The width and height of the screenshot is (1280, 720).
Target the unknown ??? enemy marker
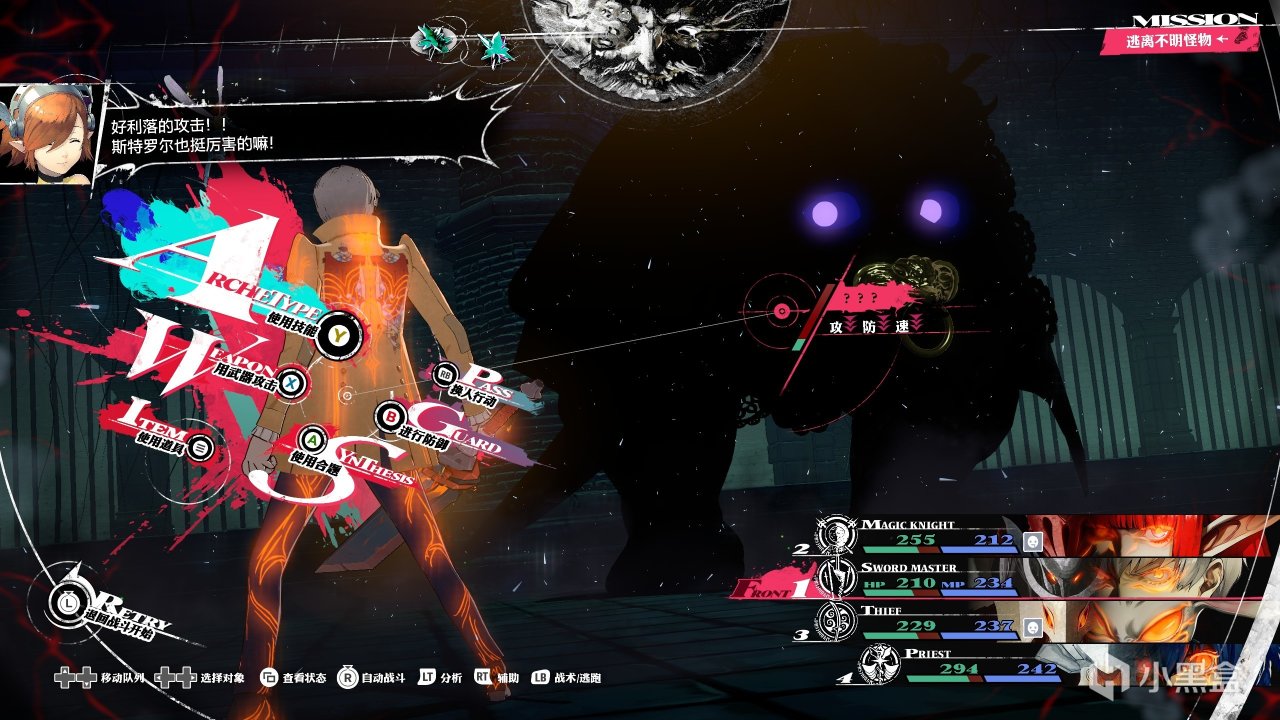tap(782, 312)
